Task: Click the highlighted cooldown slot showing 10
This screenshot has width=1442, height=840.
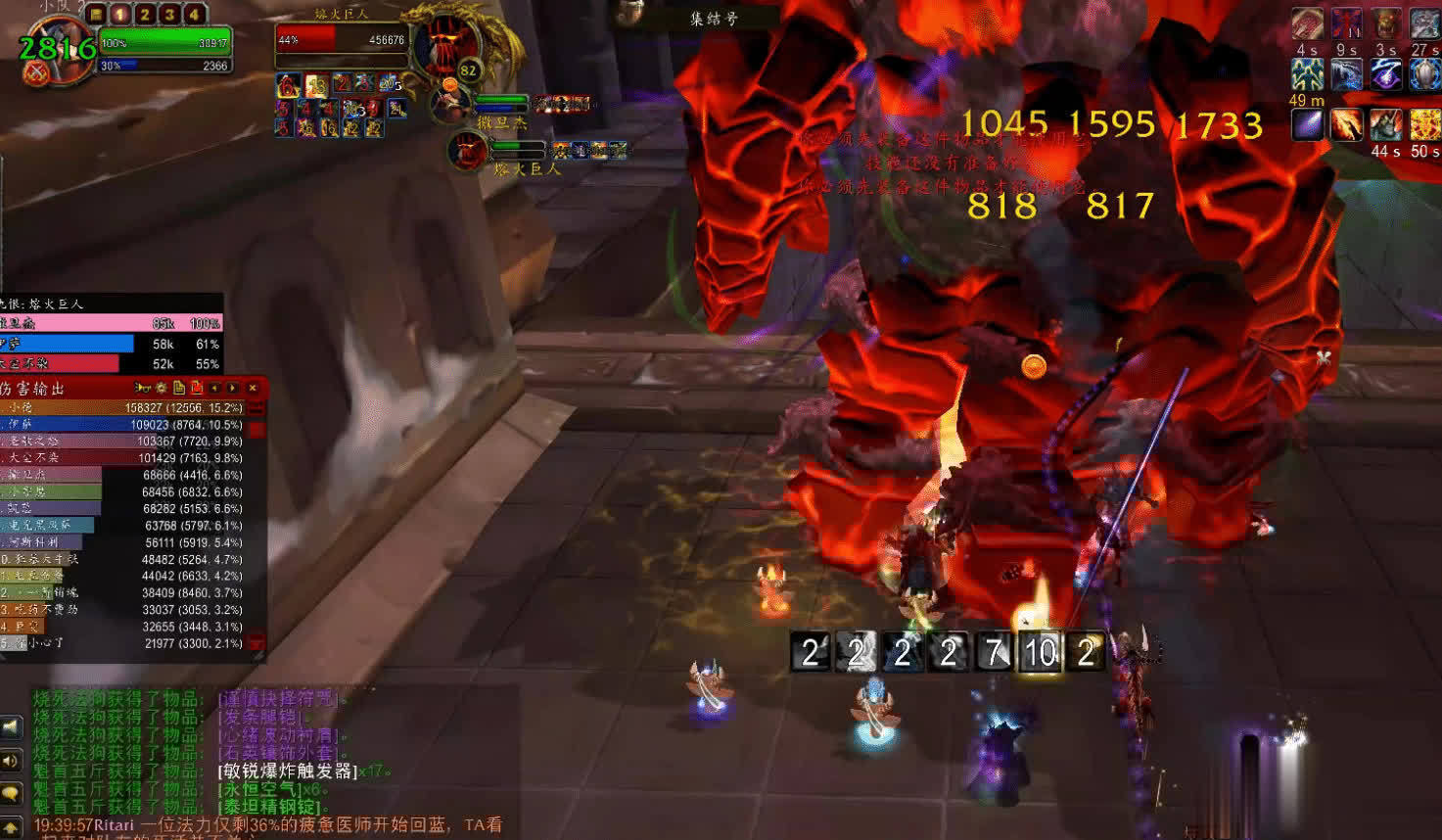Action: tap(1040, 651)
